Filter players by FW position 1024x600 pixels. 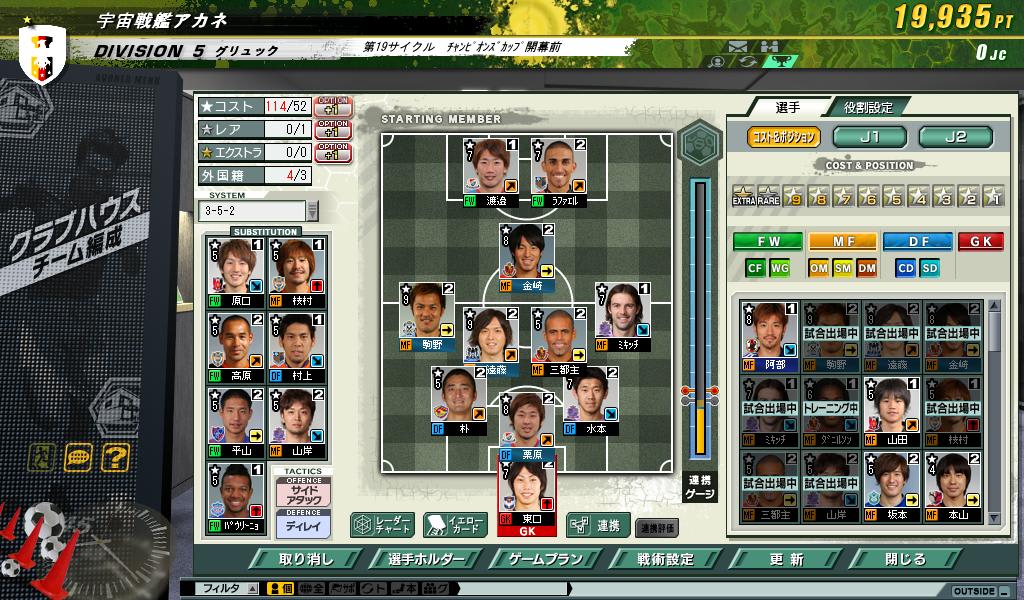pos(767,241)
